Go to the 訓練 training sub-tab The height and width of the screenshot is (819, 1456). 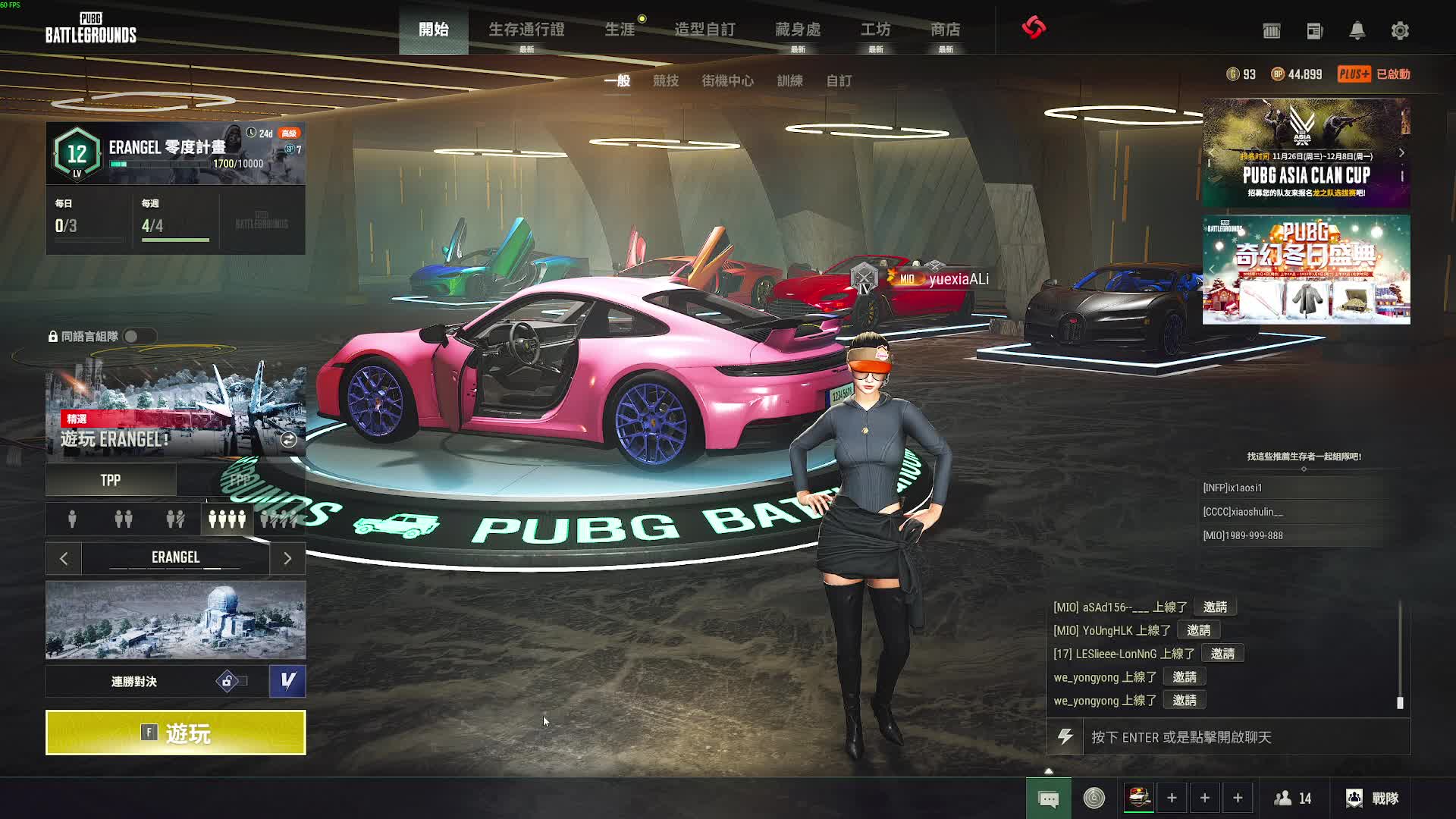pos(789,80)
